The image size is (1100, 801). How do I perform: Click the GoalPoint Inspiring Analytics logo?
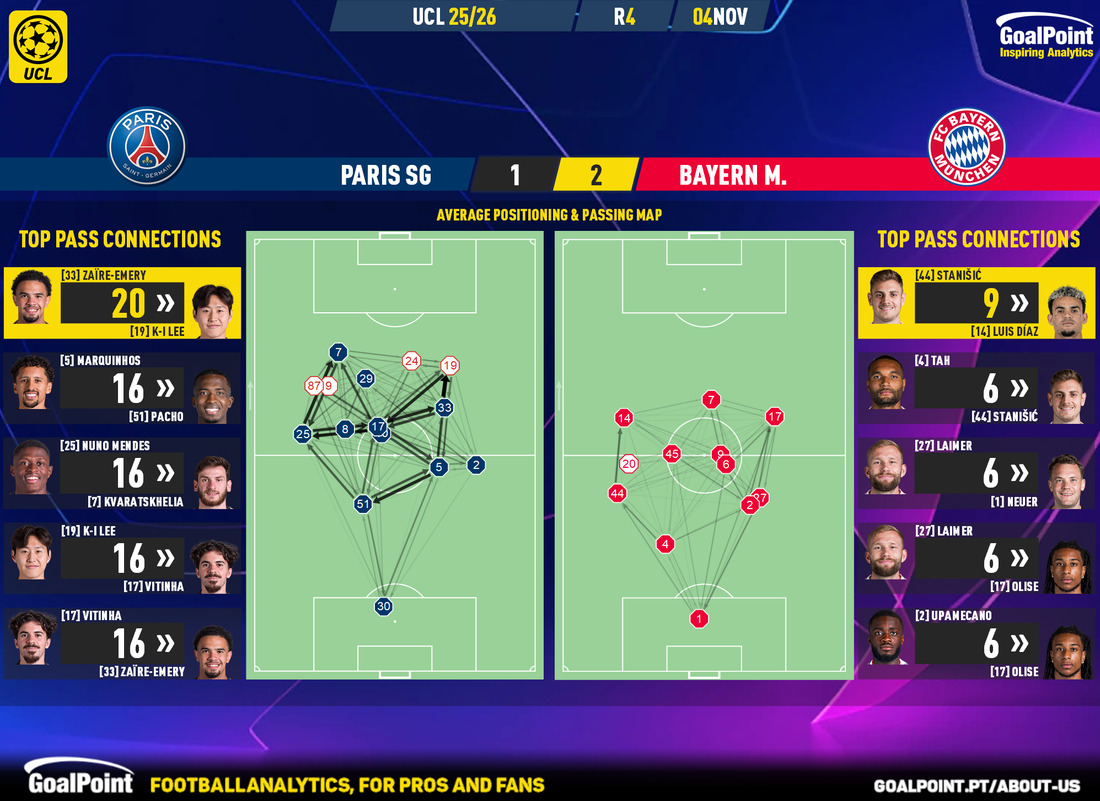(1045, 41)
